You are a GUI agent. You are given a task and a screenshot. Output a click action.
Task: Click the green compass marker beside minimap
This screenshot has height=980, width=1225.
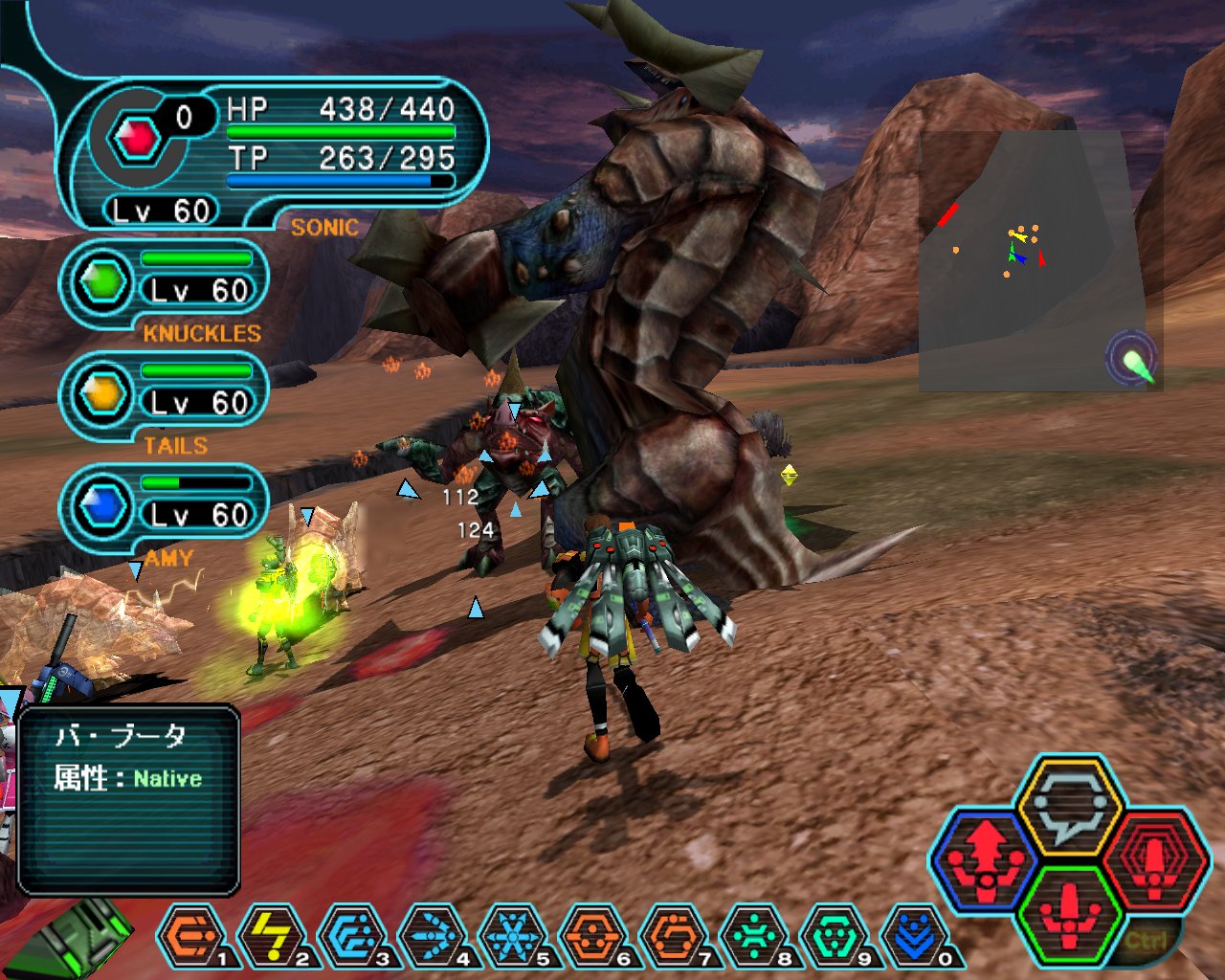[x=1135, y=362]
